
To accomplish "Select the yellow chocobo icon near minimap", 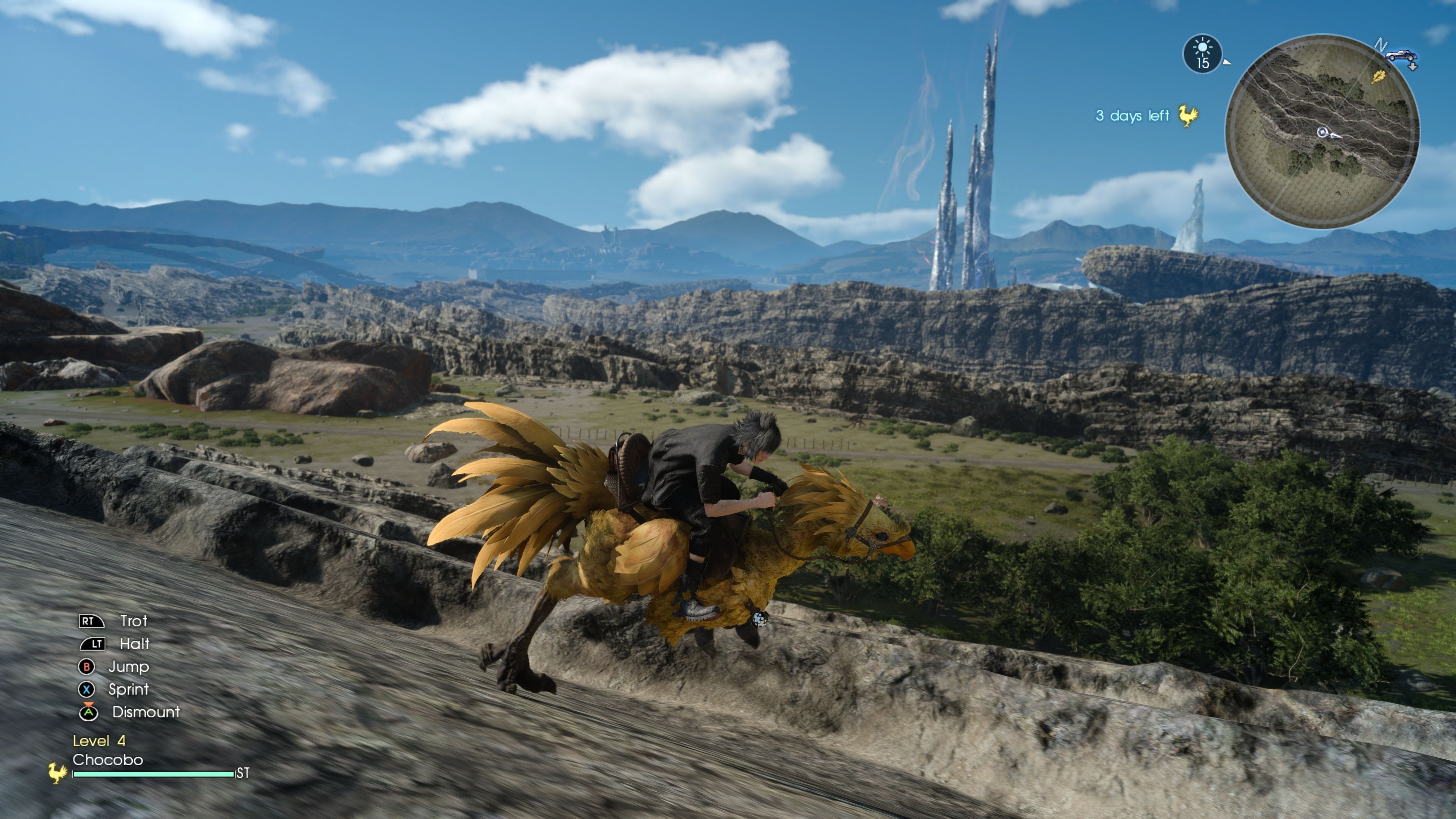I will pos(1189,116).
